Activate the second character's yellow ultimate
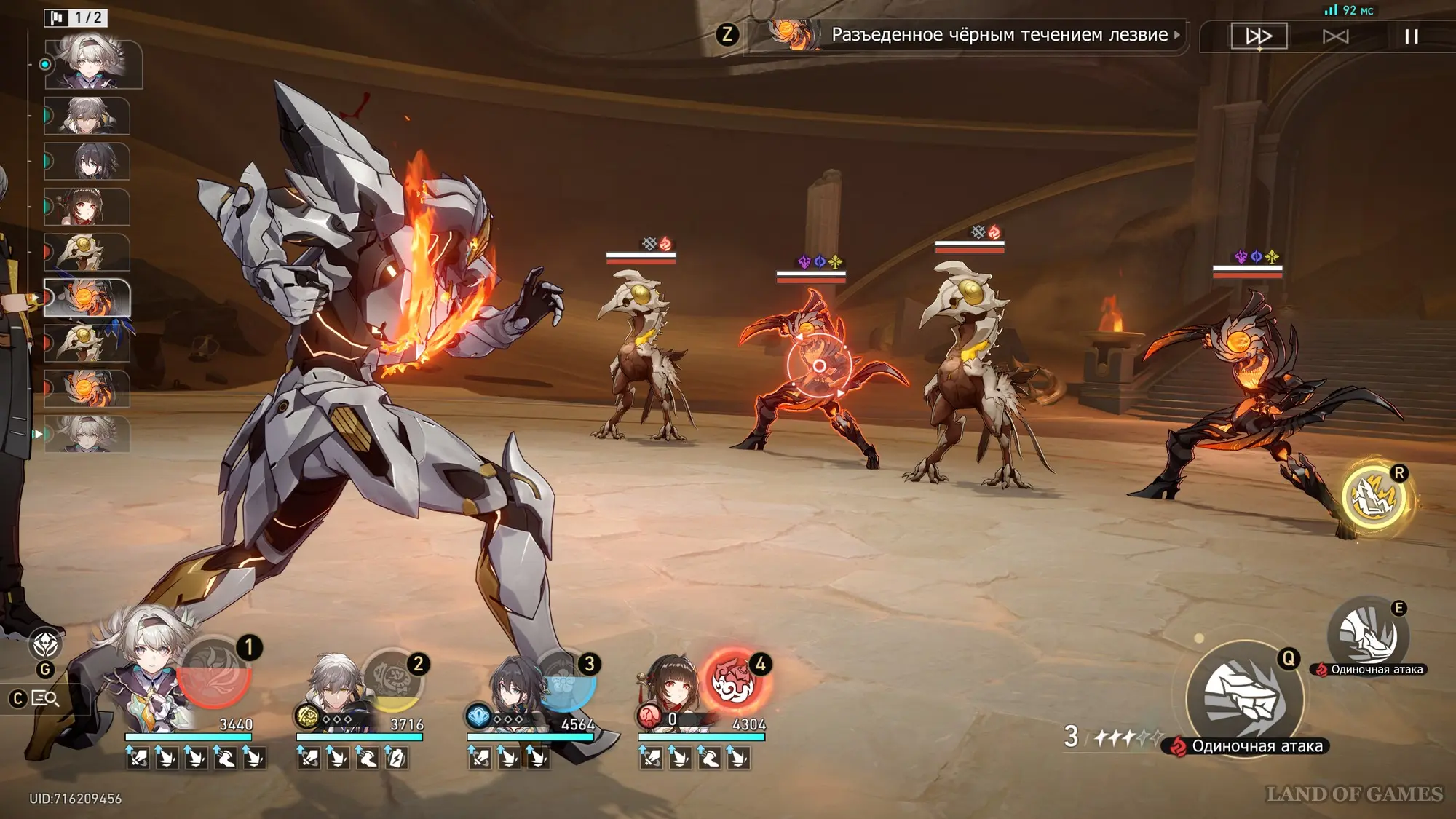This screenshot has width=1456, height=819. click(392, 680)
